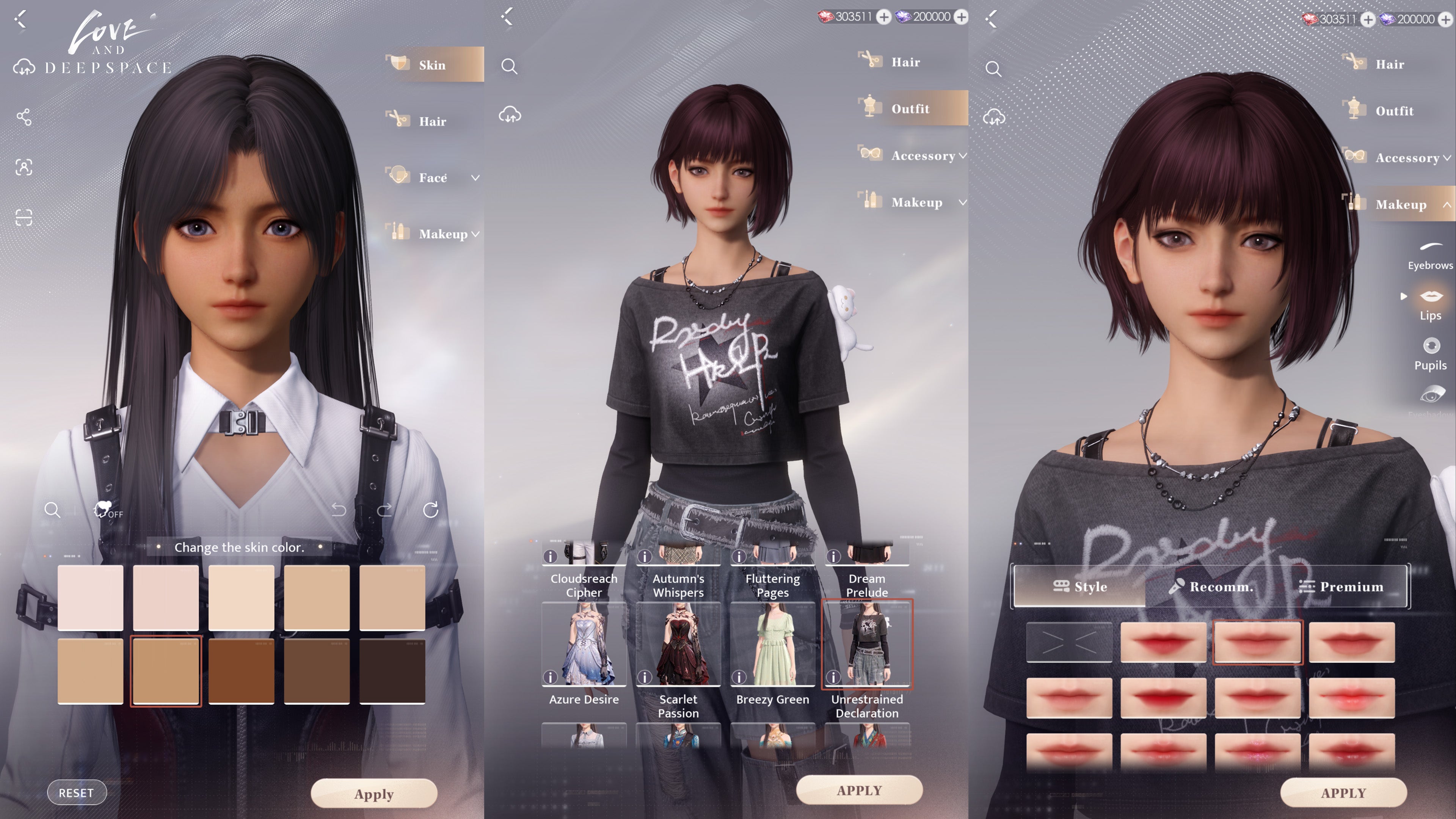Screen dimensions: 1456x819
Task: Pick the Unrestrained Declaration outfit
Action: pyautogui.click(x=866, y=644)
